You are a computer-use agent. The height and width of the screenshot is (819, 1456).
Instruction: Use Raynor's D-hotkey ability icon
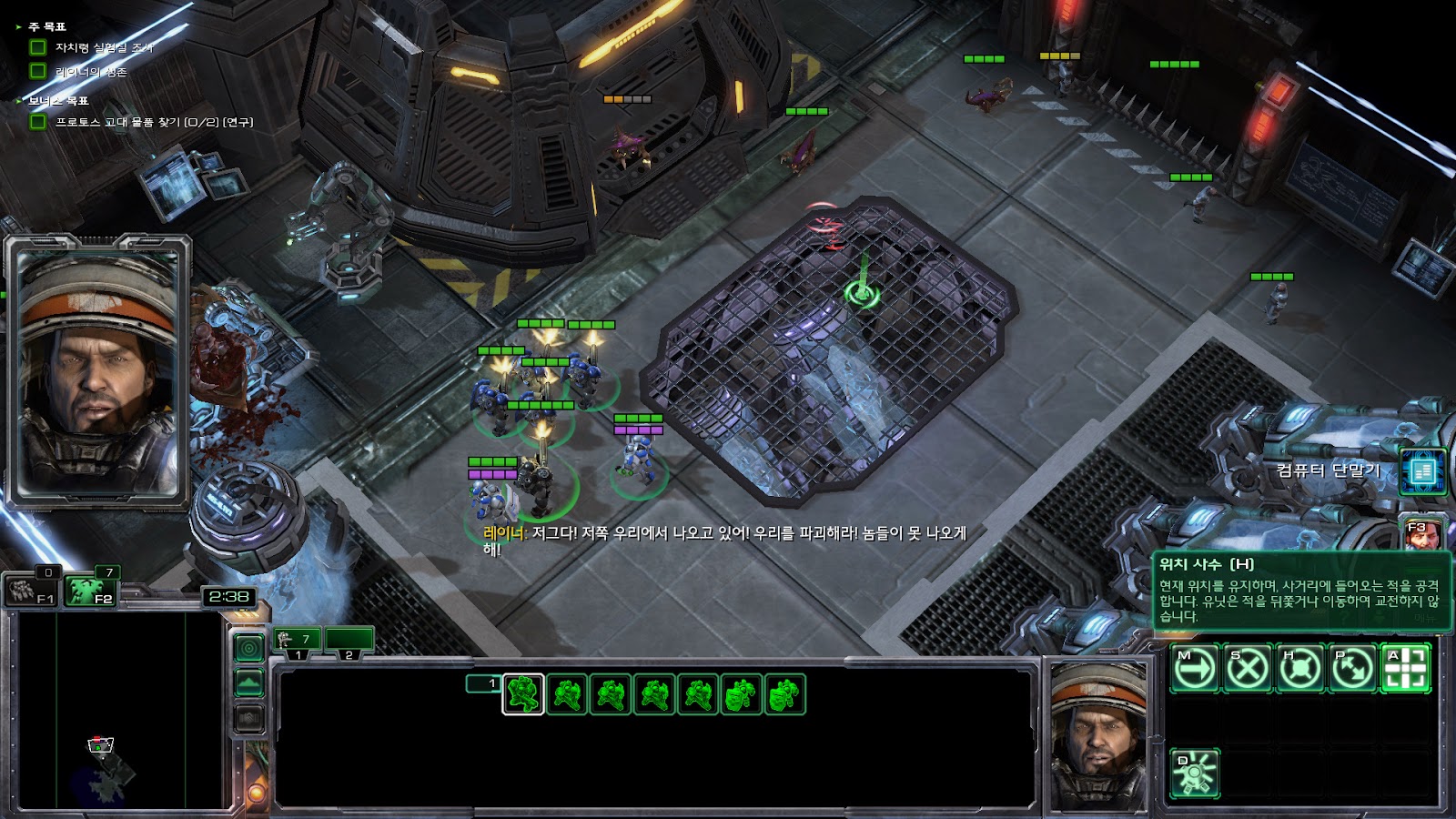coord(1194,774)
